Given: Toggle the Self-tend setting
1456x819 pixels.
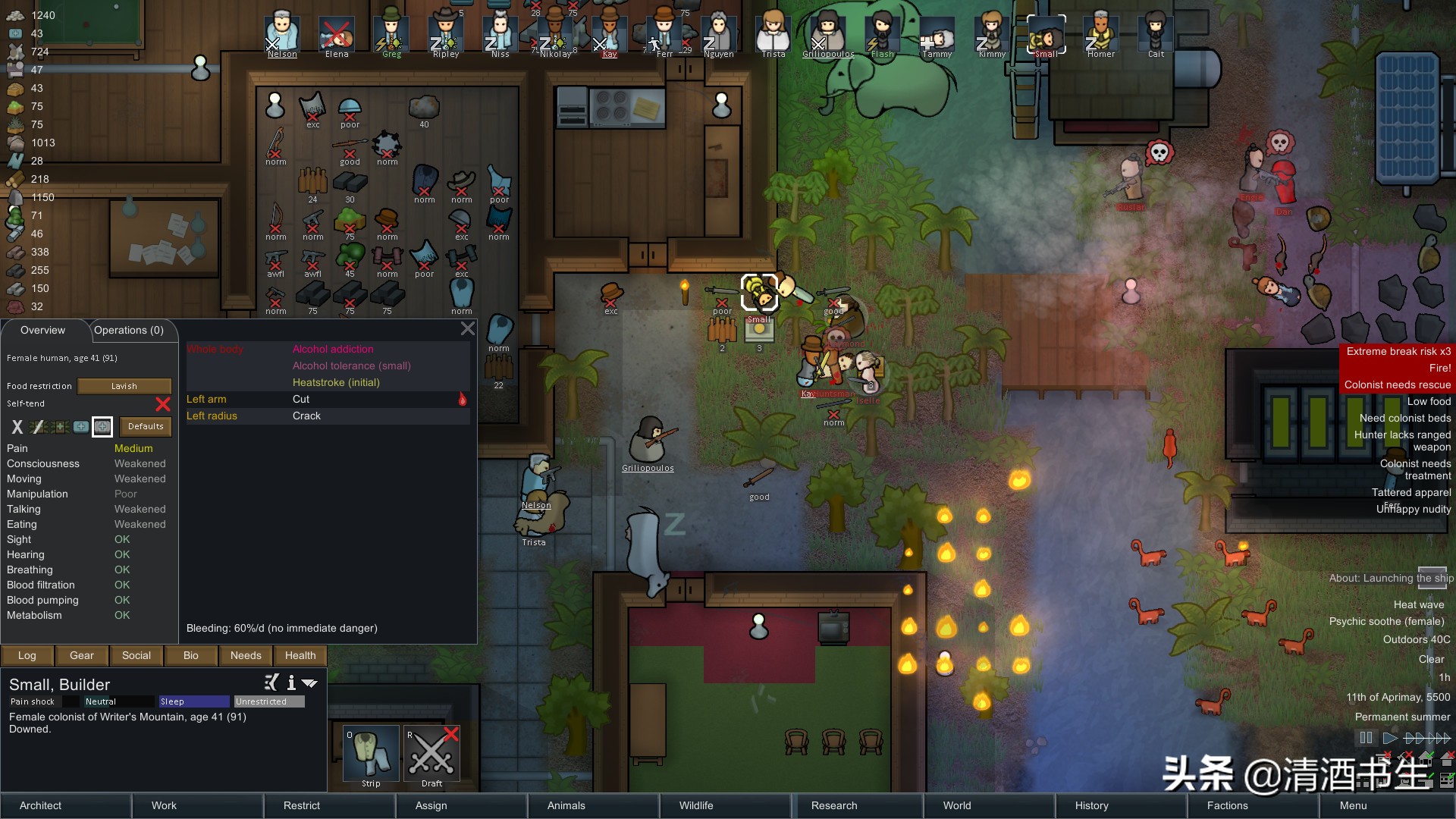Looking at the screenshot, I should pyautogui.click(x=162, y=403).
